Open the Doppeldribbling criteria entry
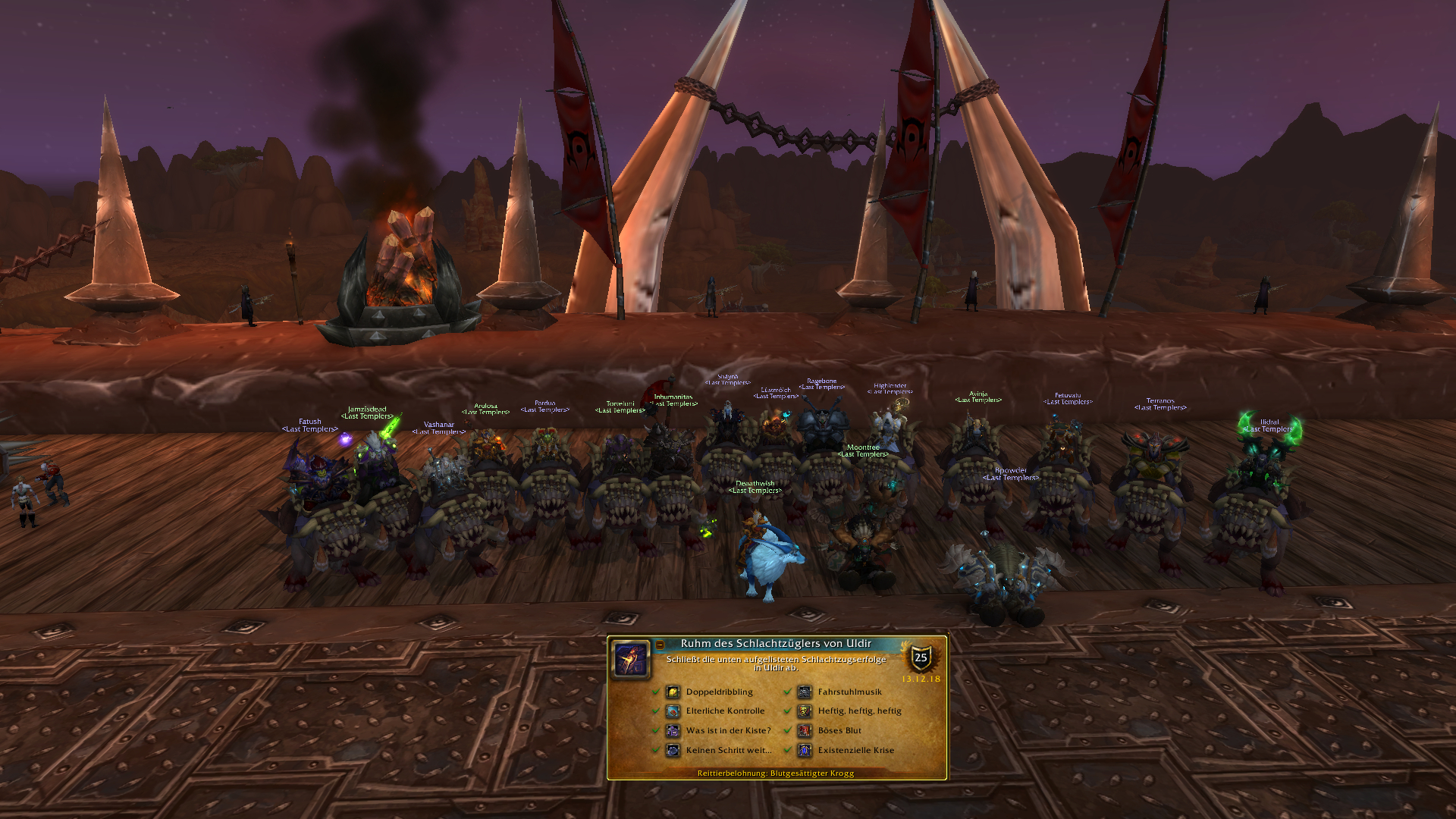 coord(718,692)
